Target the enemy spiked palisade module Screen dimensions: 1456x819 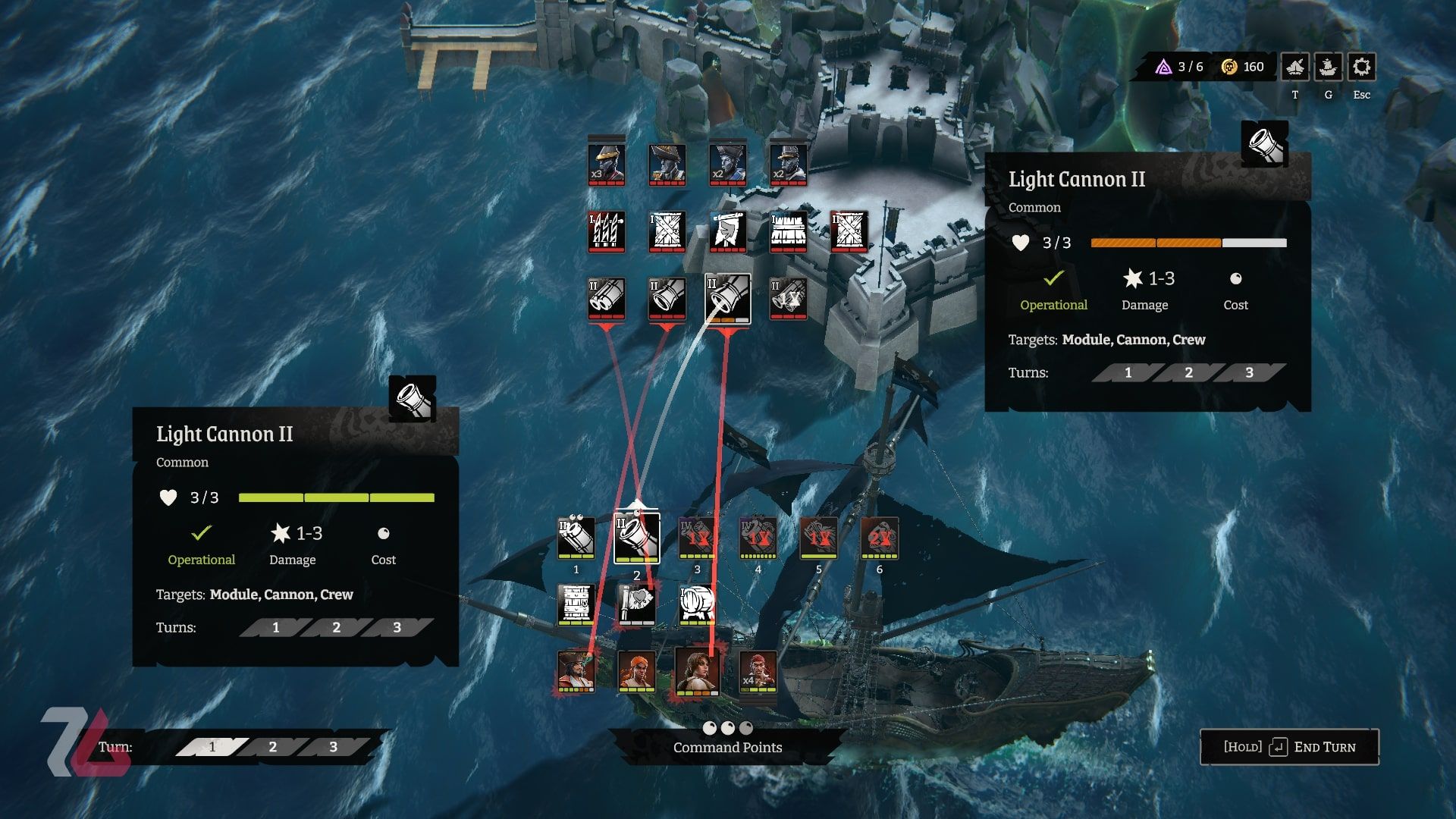(606, 231)
